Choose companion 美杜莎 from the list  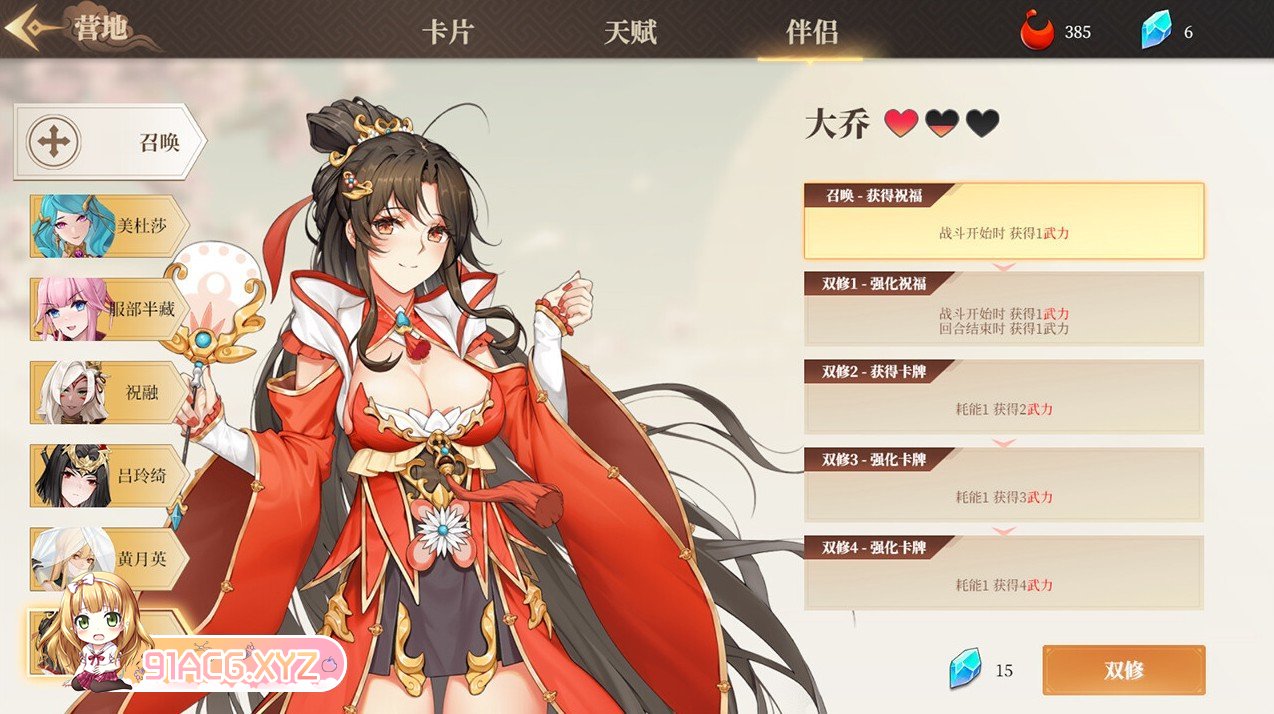(x=108, y=226)
